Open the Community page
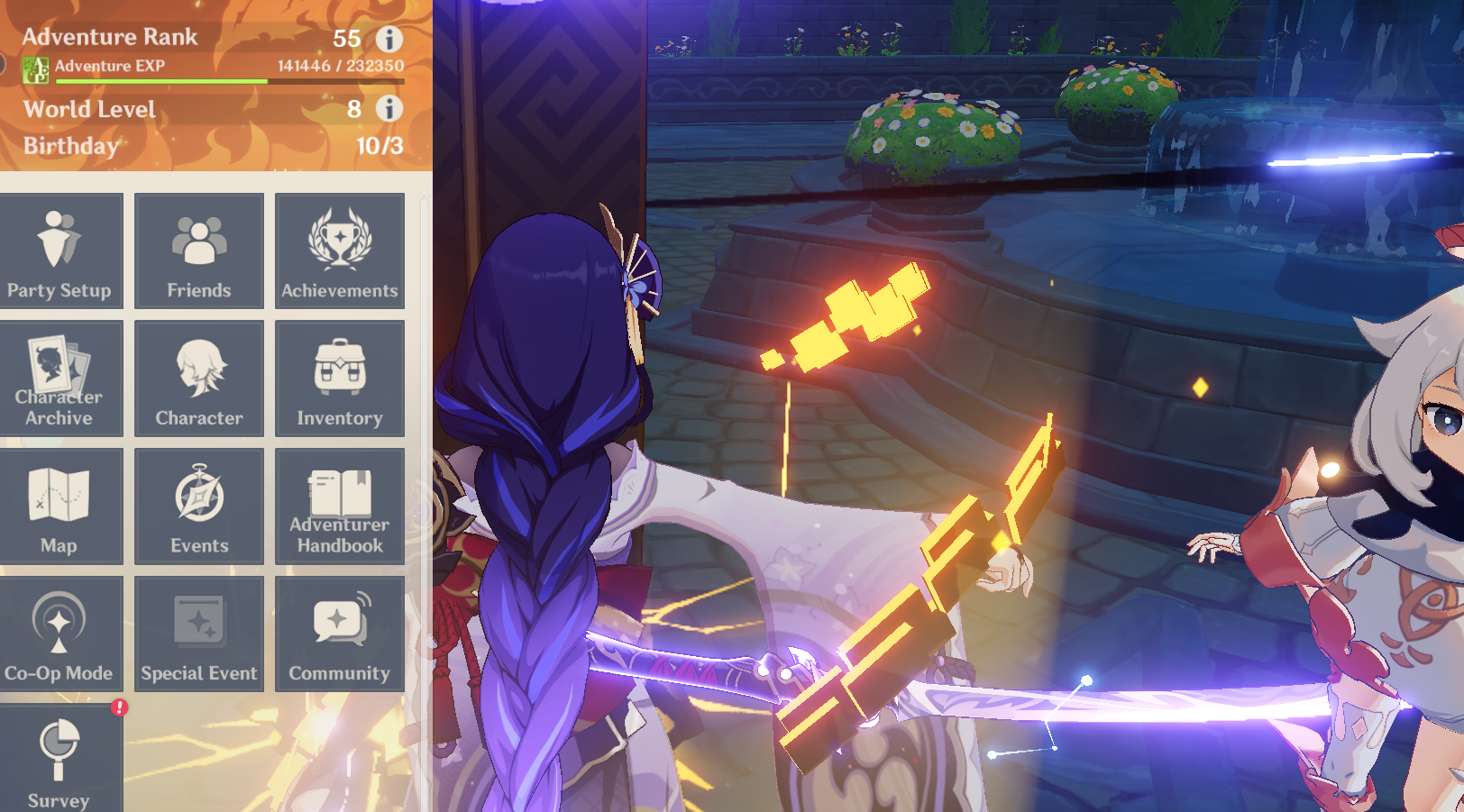Screen dimensions: 1464x812 coord(340,634)
